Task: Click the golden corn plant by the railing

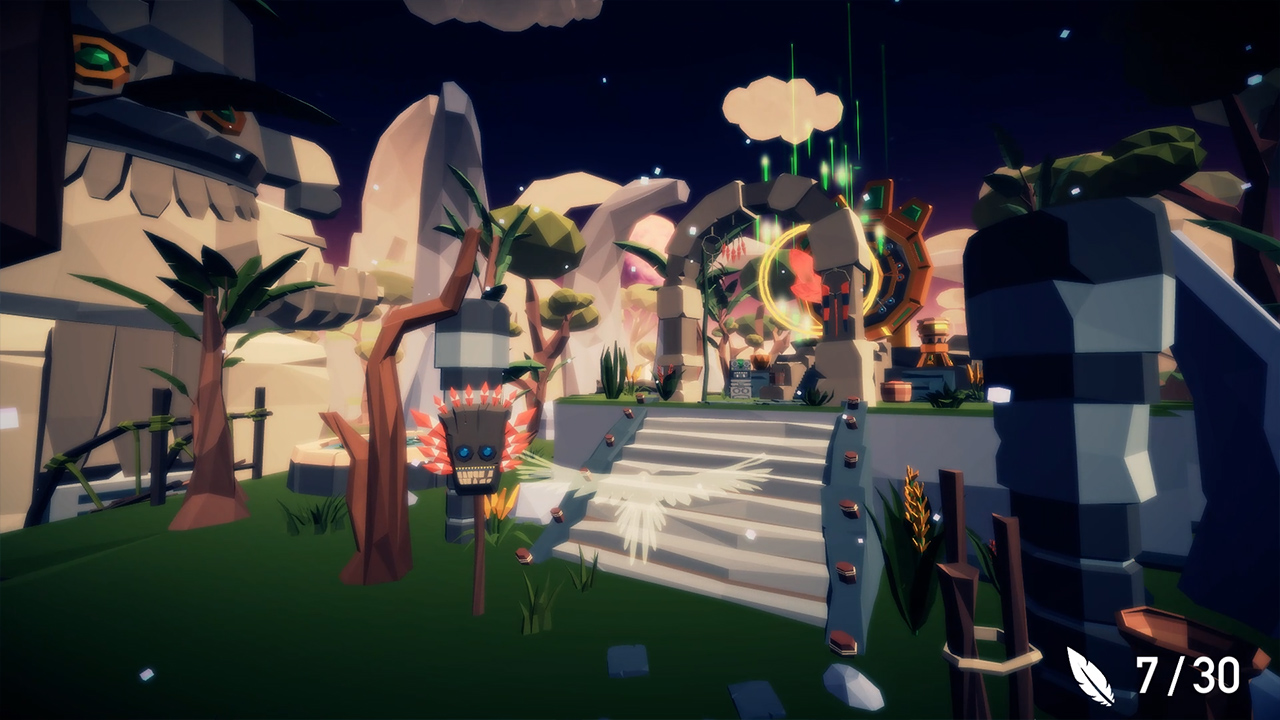Action: [x=915, y=510]
